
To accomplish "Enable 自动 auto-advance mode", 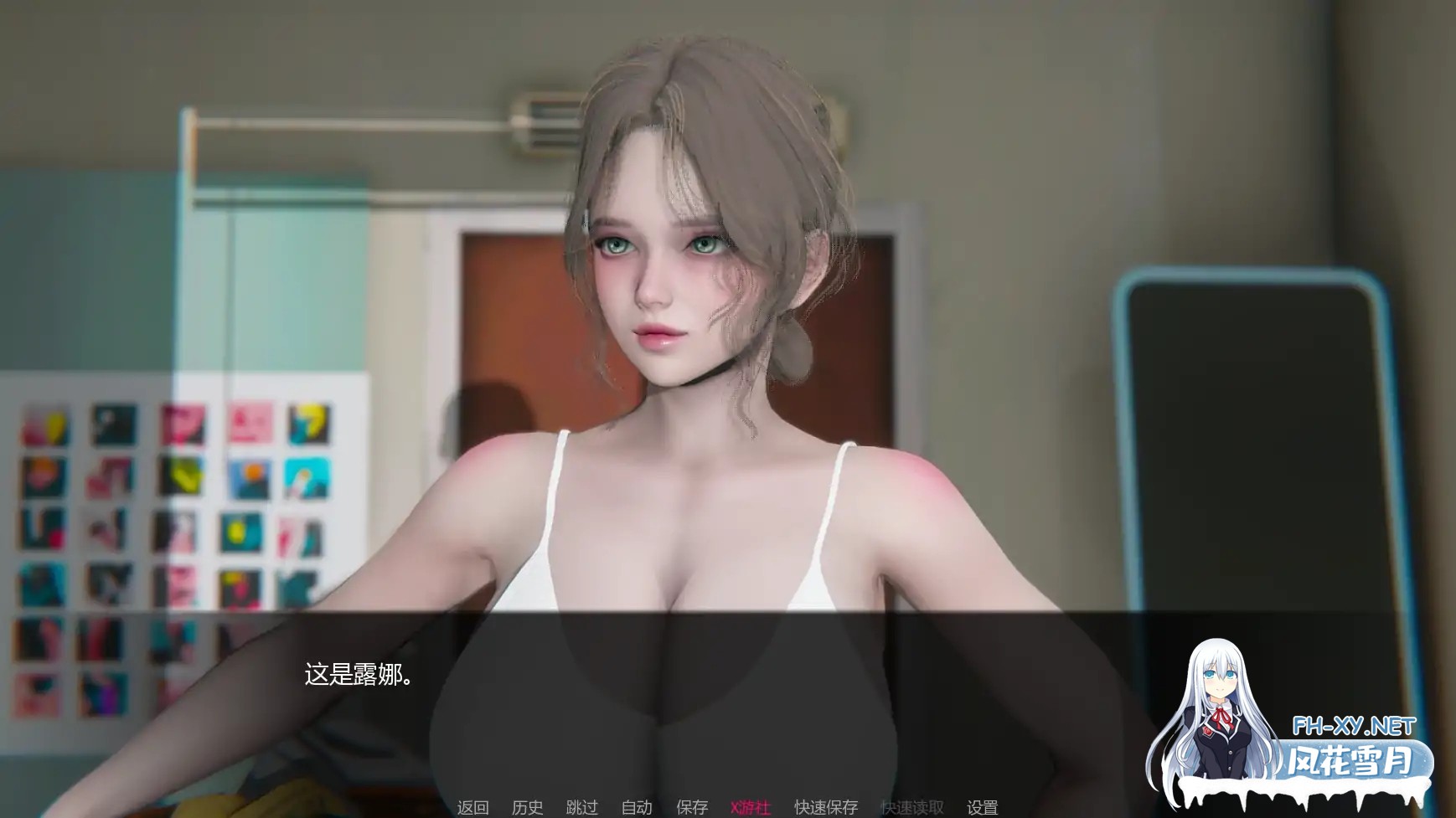I will click(x=636, y=805).
